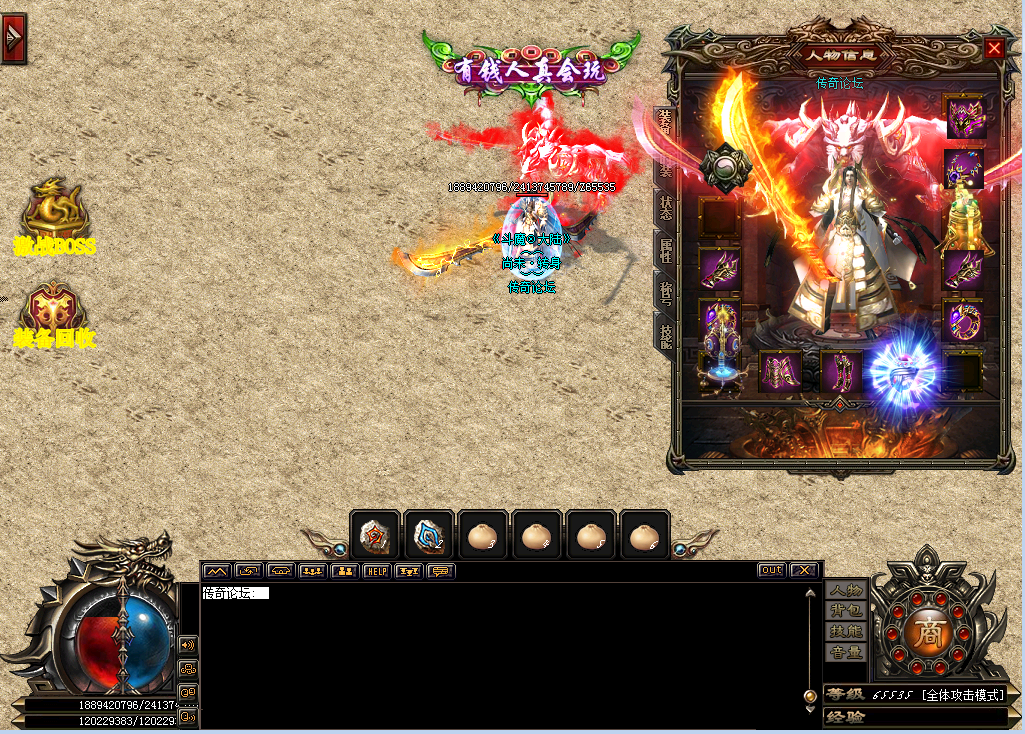
Task: Click the HELP button above chat
Action: coord(376,571)
